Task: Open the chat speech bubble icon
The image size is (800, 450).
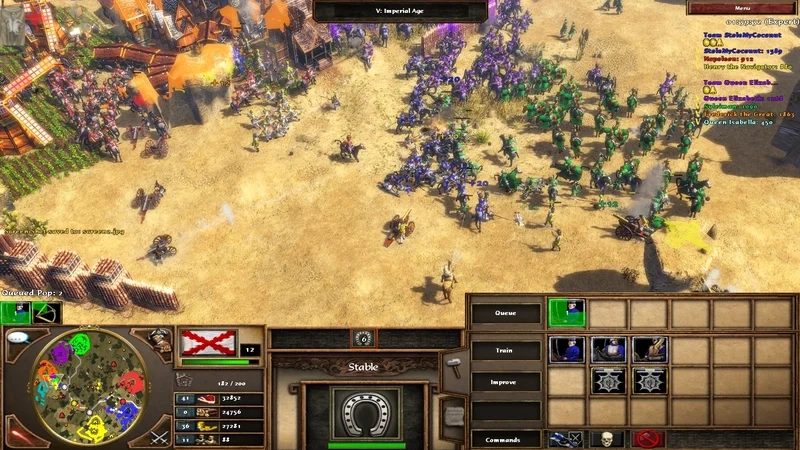Action: tap(18, 338)
